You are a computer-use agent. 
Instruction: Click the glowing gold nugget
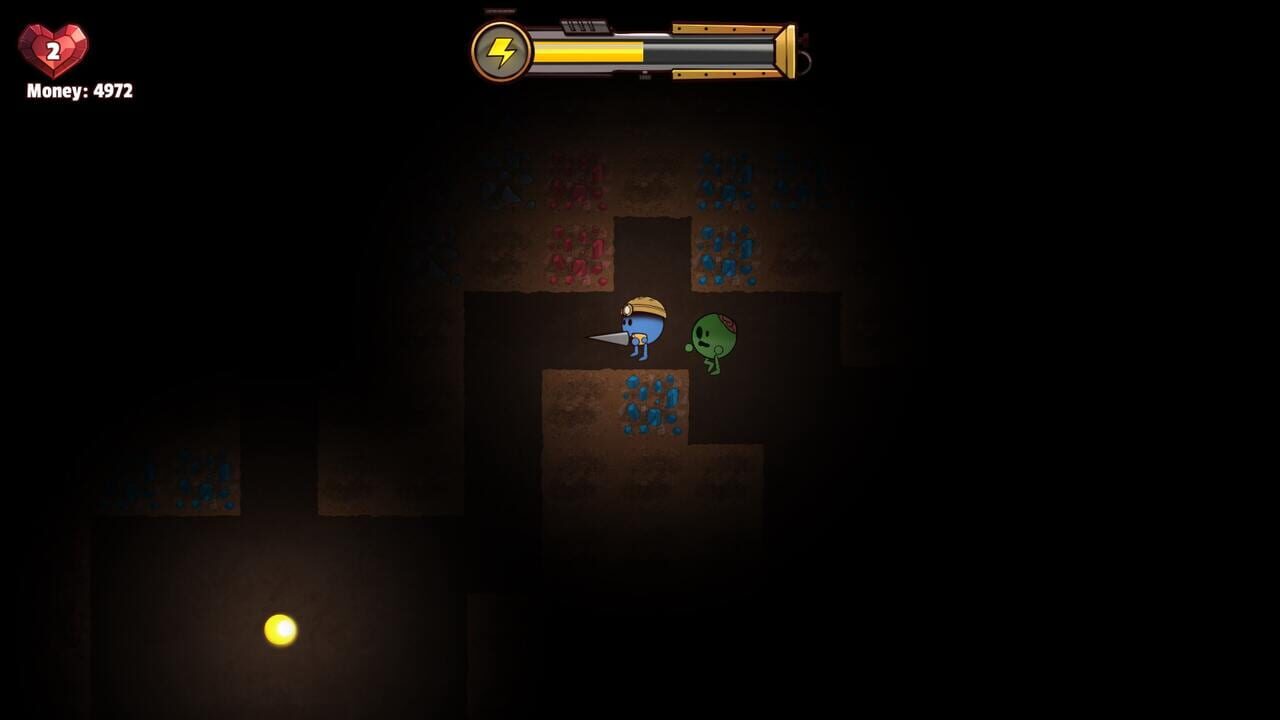278,629
